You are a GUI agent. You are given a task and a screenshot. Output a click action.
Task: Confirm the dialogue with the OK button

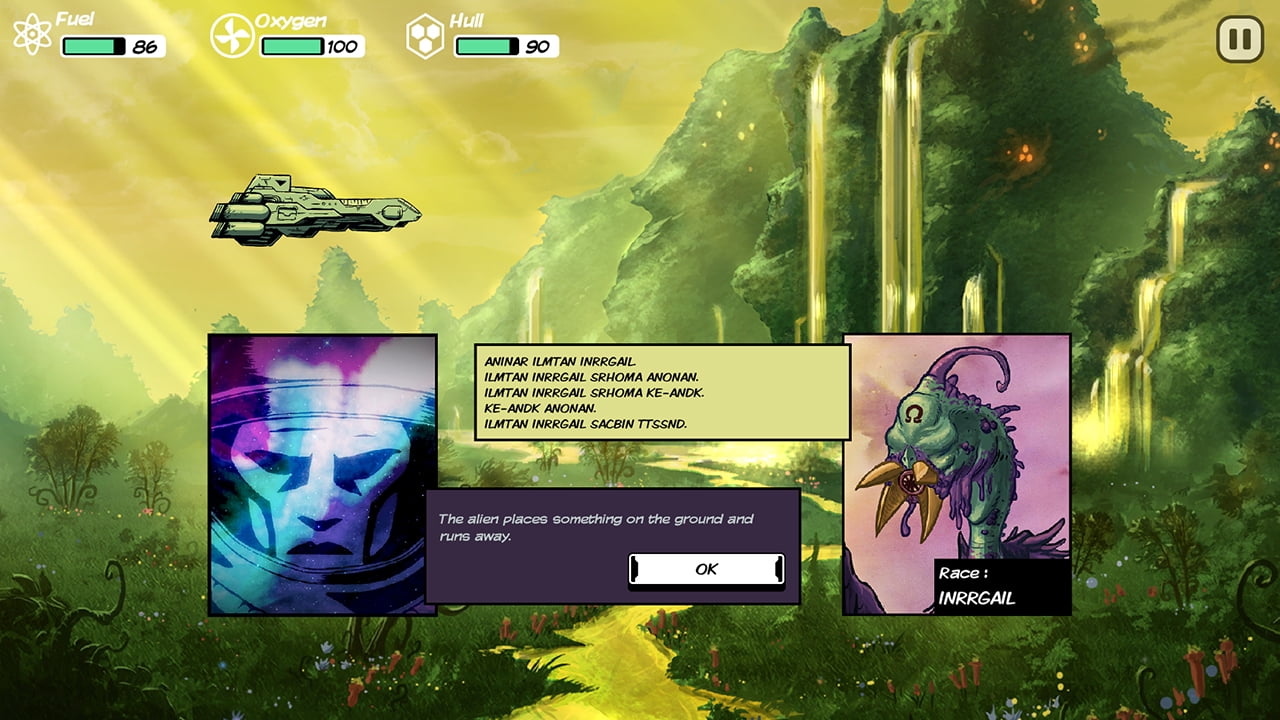pyautogui.click(x=706, y=569)
